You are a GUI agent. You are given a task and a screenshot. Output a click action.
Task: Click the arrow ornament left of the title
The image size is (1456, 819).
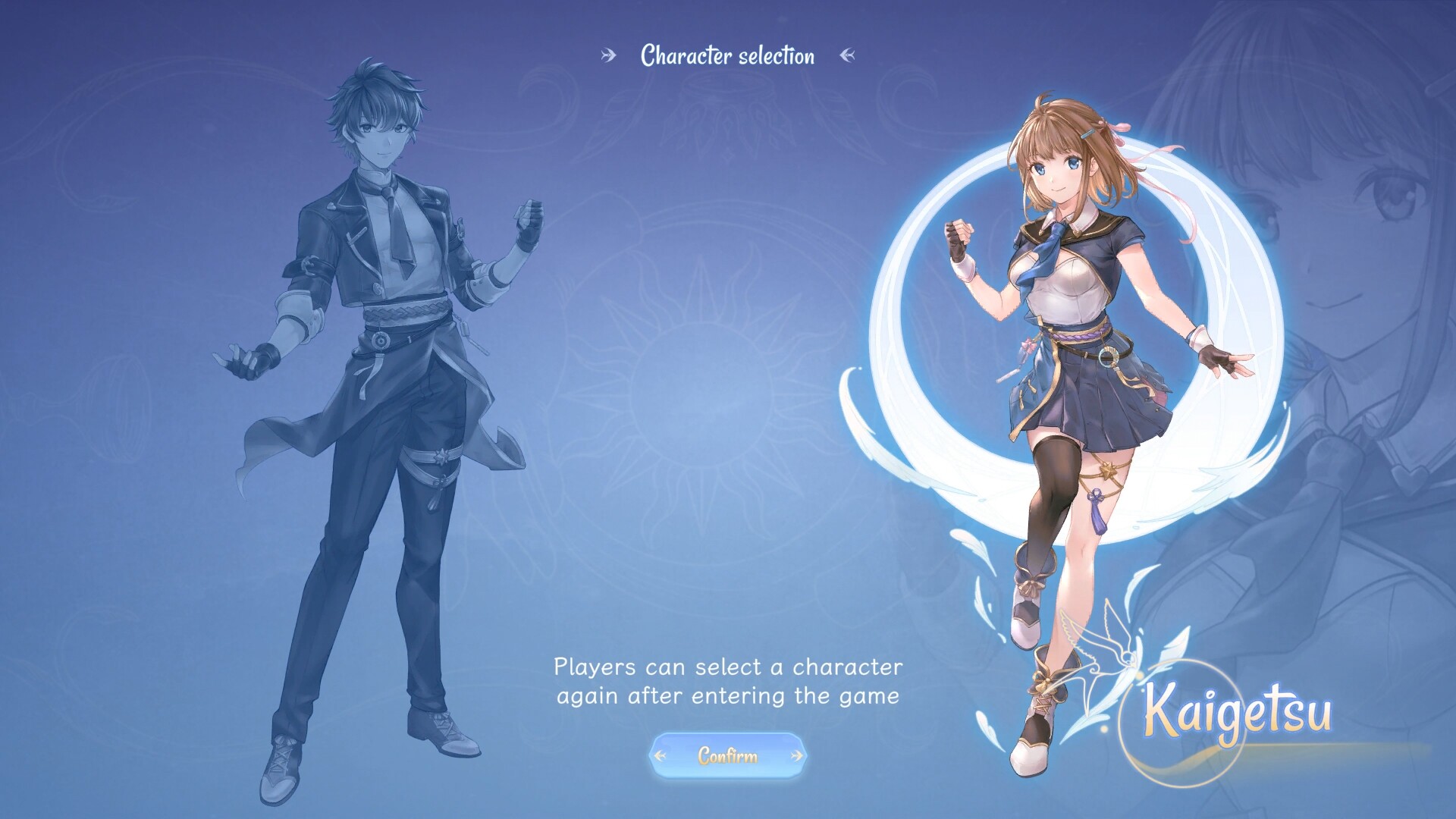pyautogui.click(x=606, y=55)
